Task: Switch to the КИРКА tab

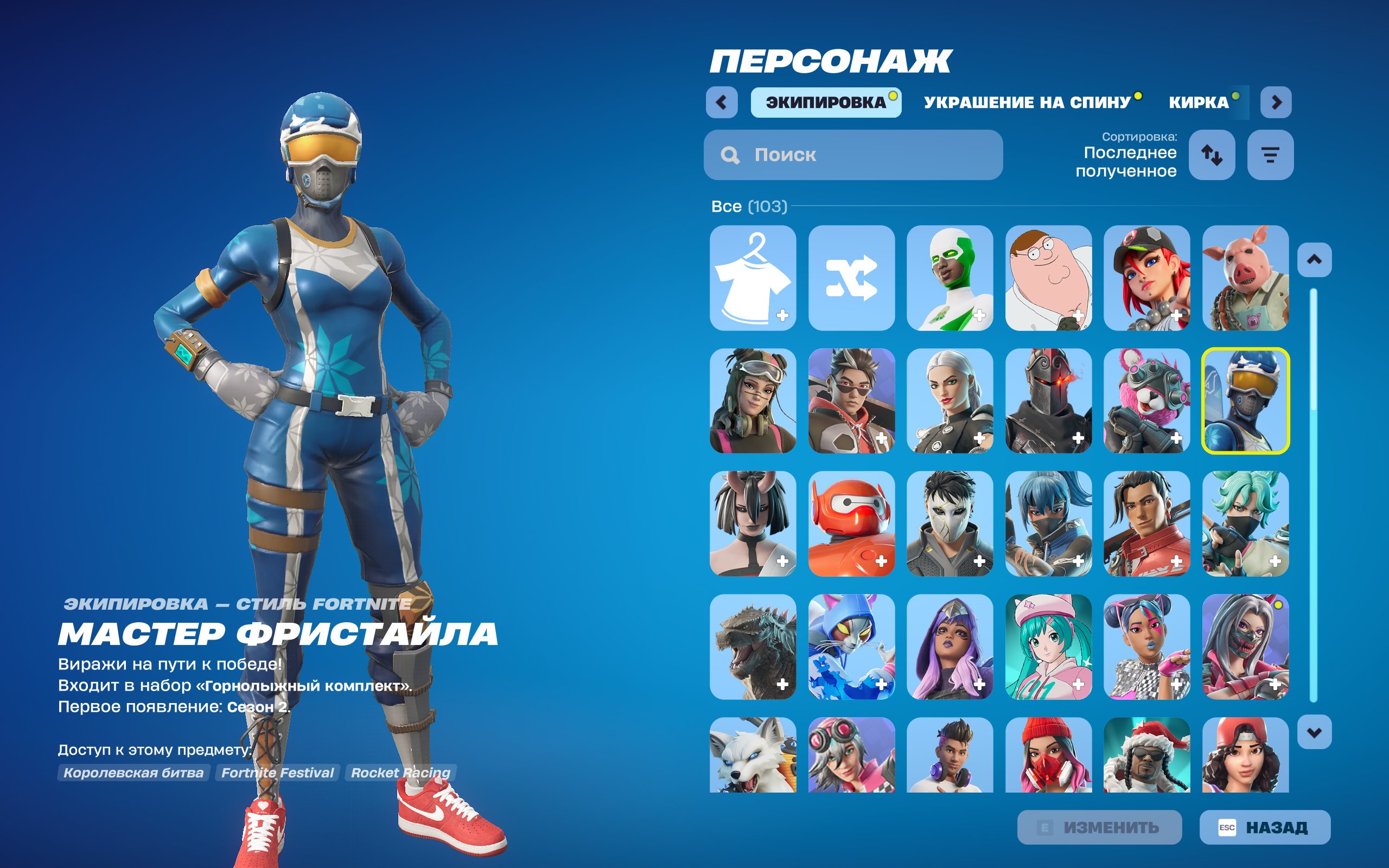Action: click(x=1199, y=101)
